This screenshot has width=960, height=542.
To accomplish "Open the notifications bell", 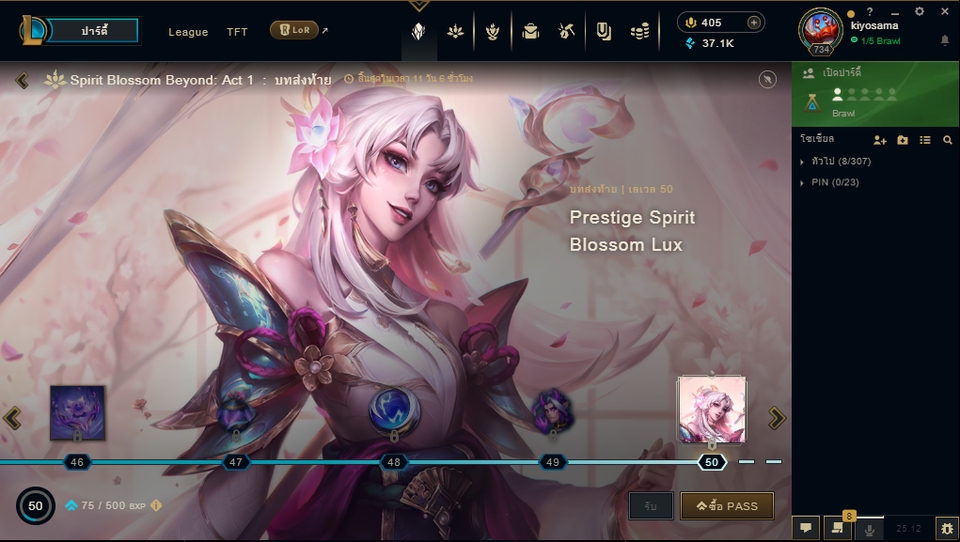I will click(x=945, y=40).
